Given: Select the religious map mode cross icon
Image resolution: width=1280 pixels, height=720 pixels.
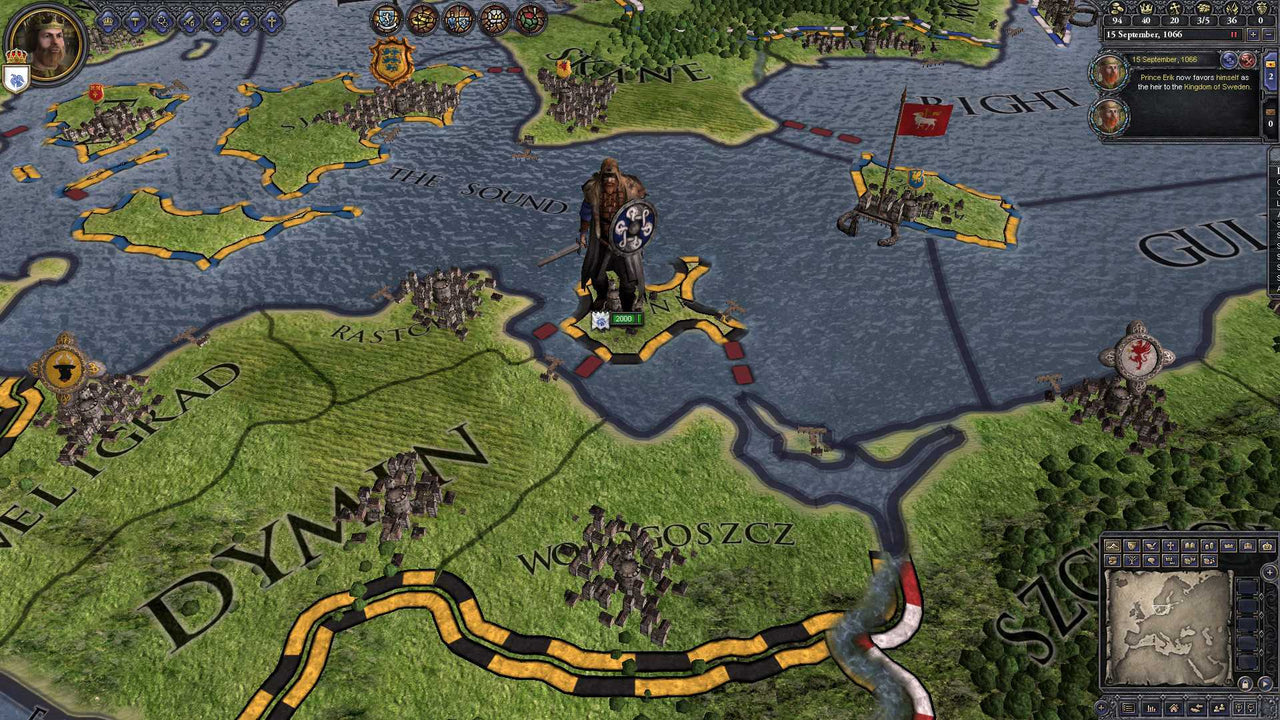Looking at the screenshot, I should click(1170, 546).
